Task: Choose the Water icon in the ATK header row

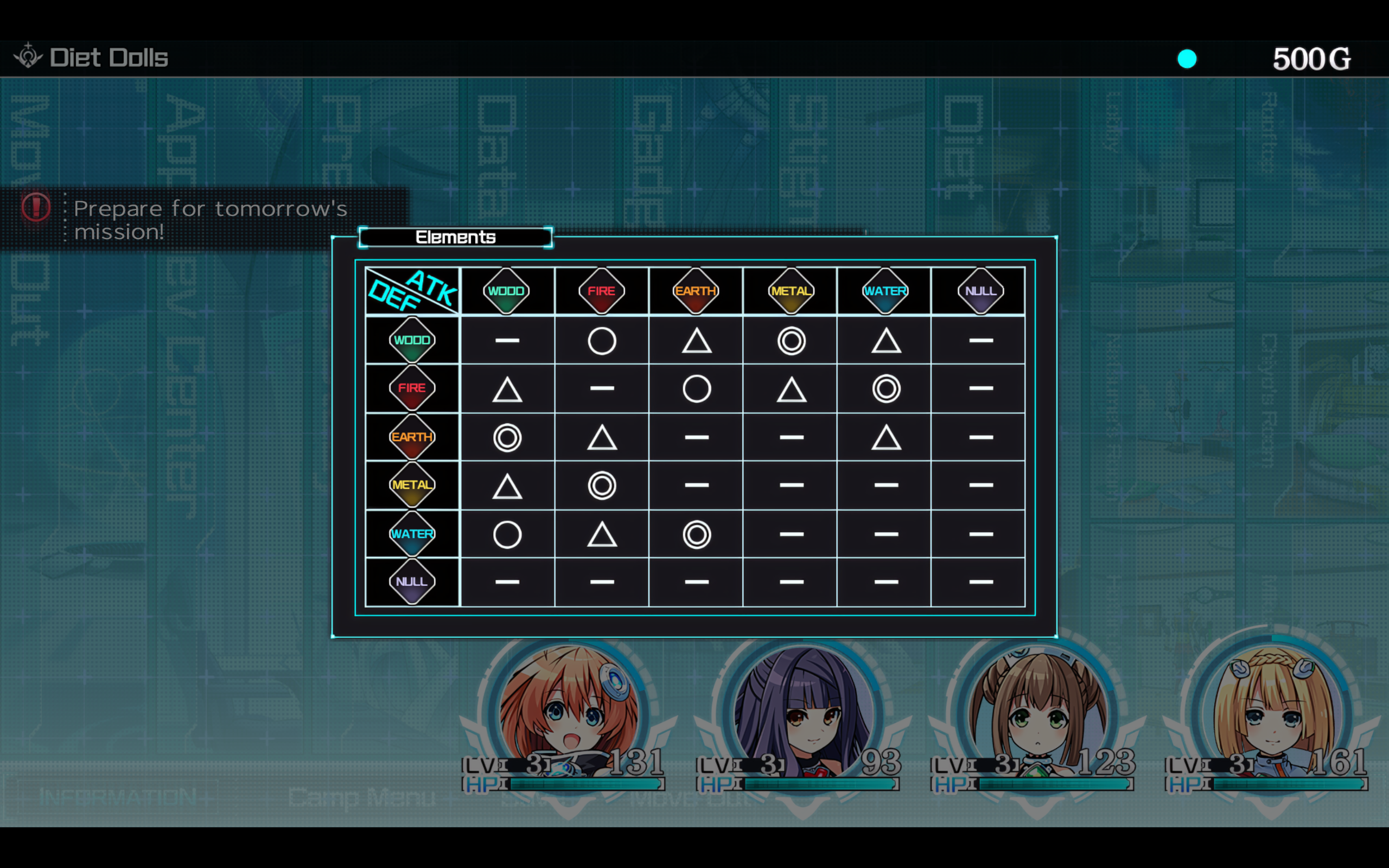Action: 885,291
